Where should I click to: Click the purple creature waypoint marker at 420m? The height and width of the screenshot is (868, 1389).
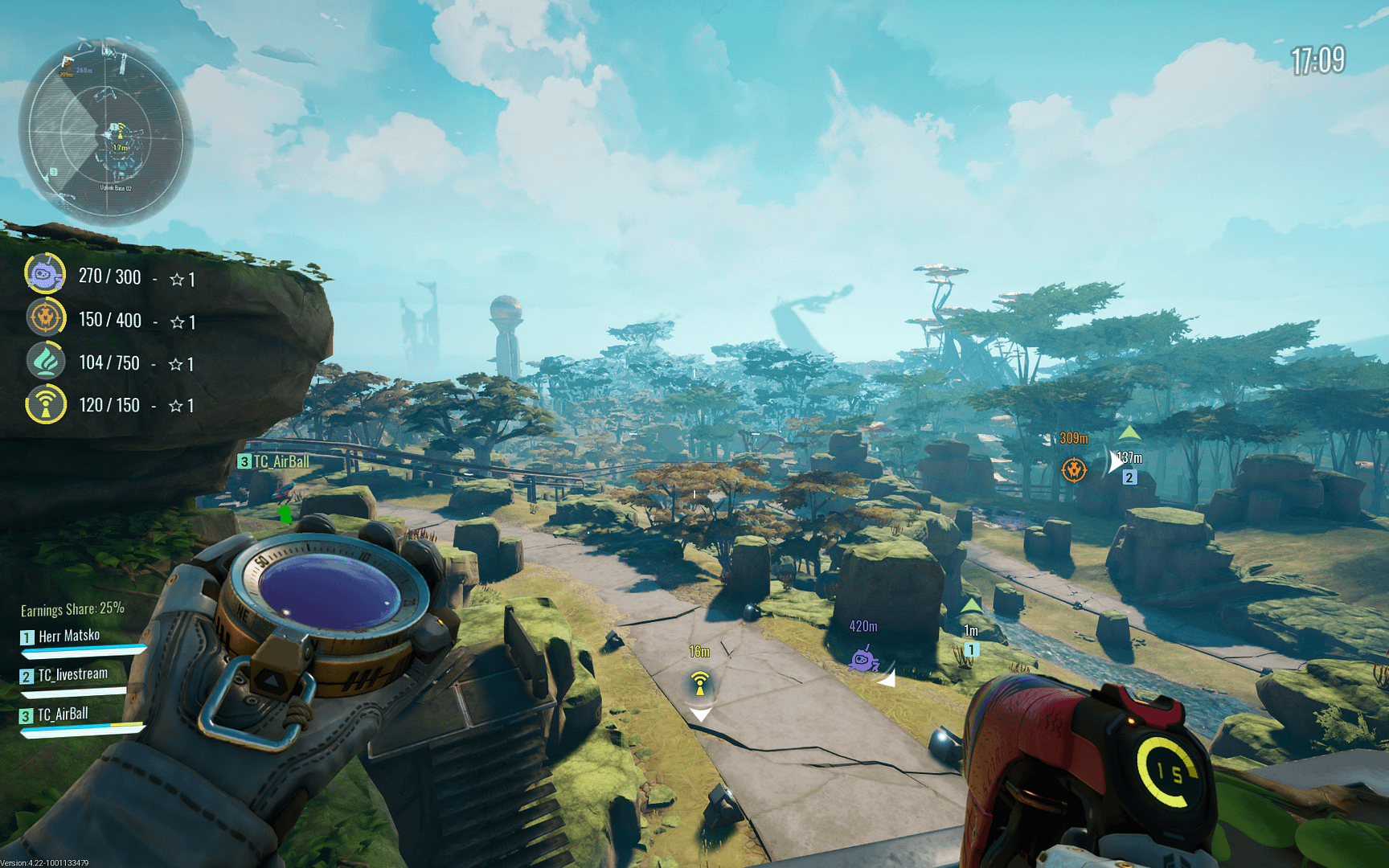click(x=863, y=660)
